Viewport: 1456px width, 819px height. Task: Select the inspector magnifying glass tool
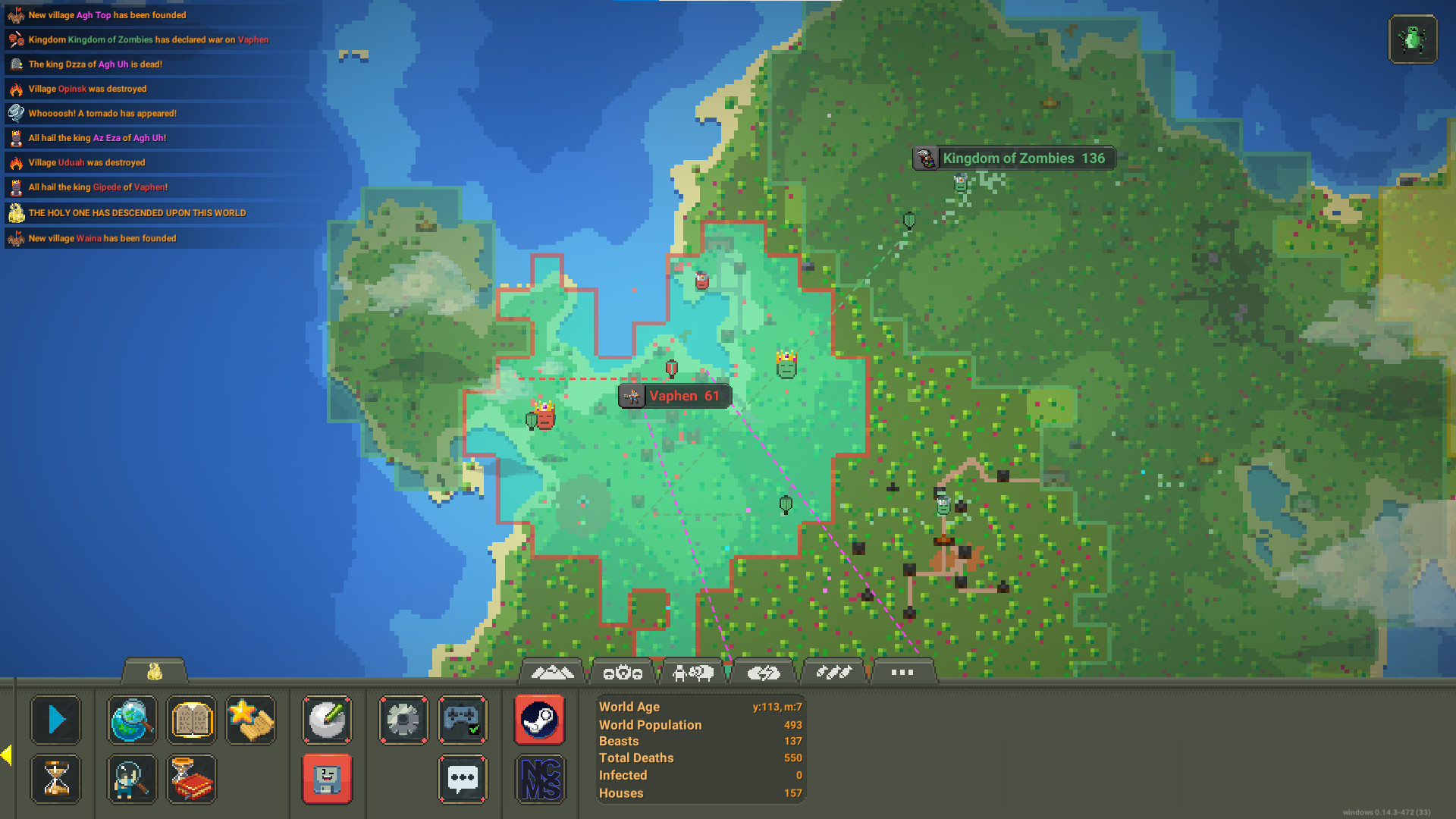131,779
